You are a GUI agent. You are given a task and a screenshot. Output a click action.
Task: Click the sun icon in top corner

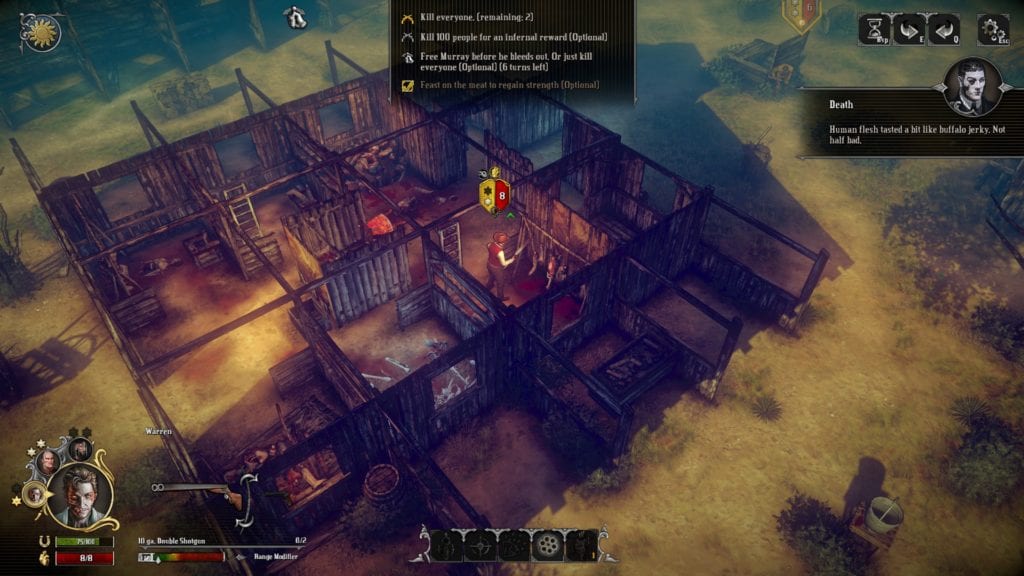(x=42, y=33)
